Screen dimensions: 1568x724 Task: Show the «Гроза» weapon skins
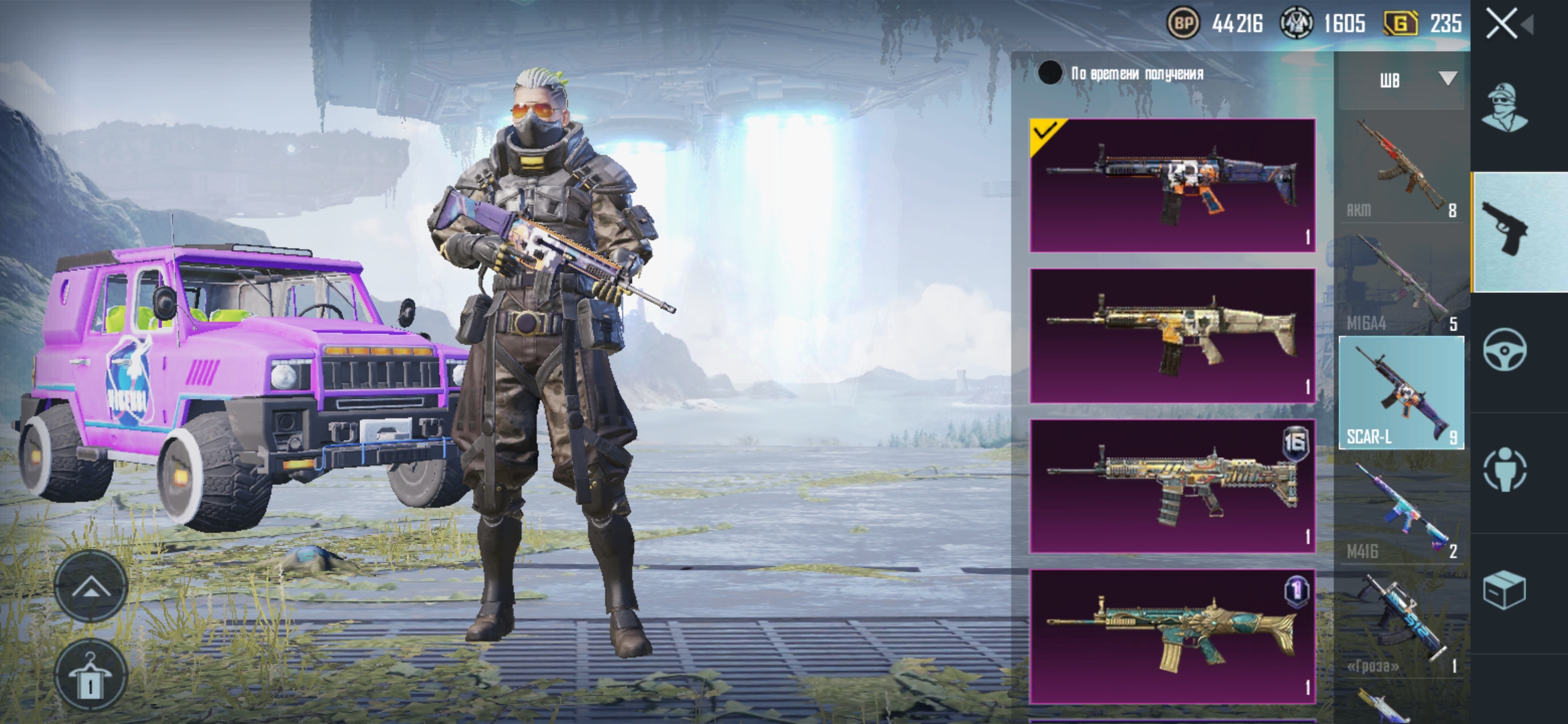(1401, 623)
